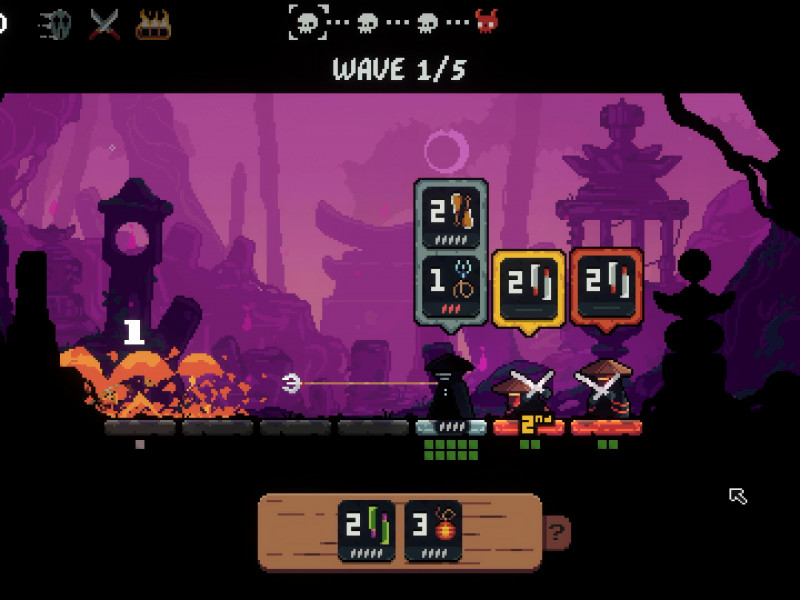Inspect the player's queued grappling hook tile
800x600 pixels.
click(451, 288)
